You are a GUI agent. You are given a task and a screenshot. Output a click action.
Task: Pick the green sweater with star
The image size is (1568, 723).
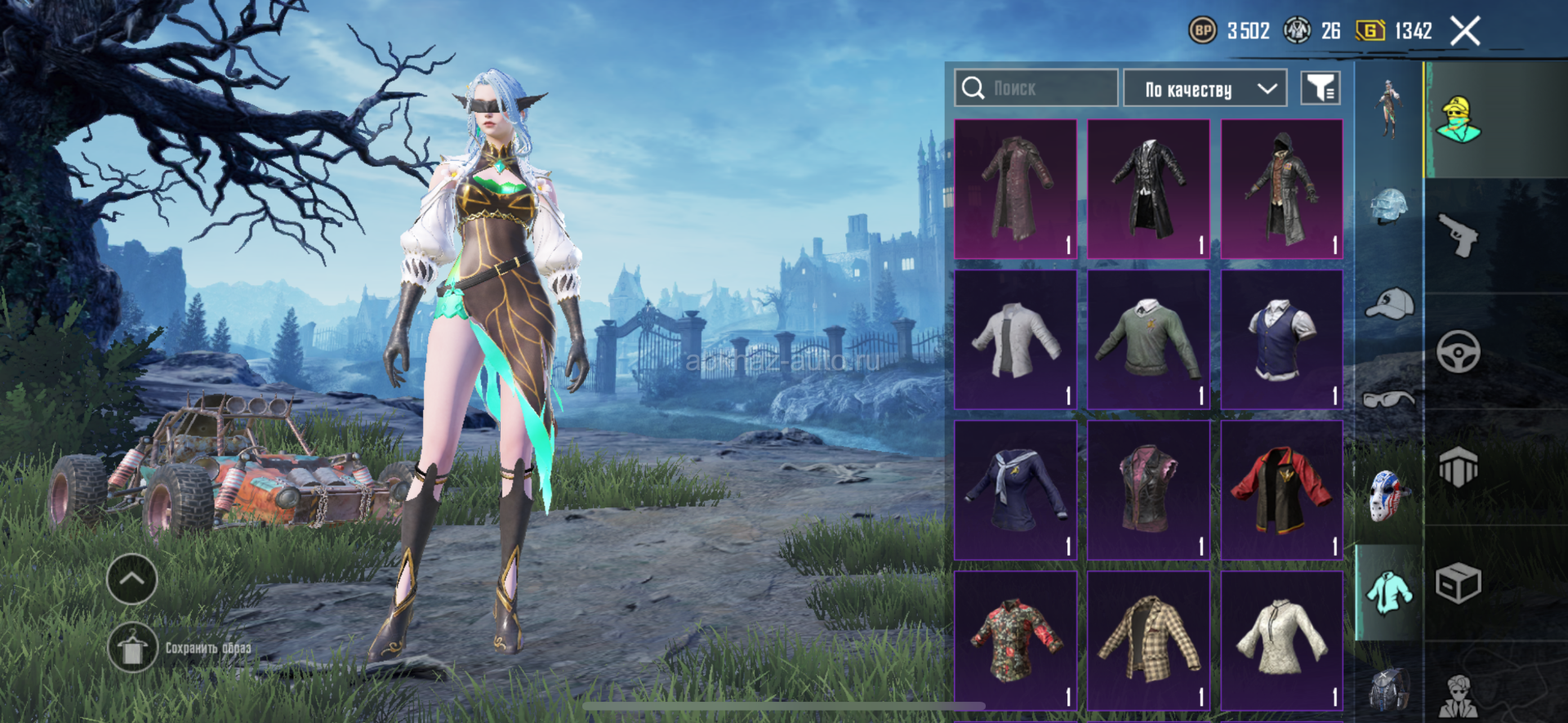point(1148,339)
